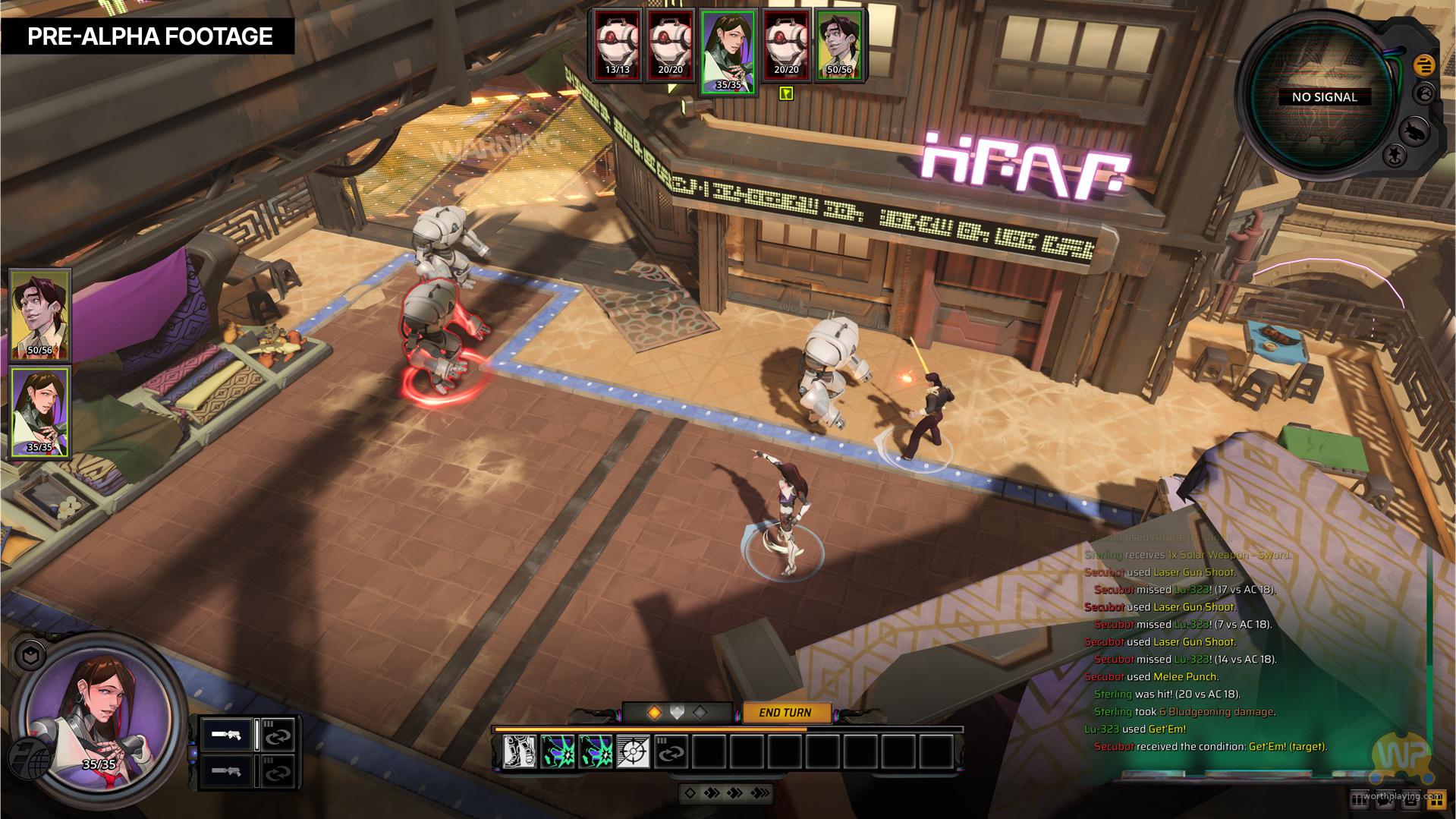This screenshot has height=819, width=1456.
Task: Select the top equipped gun slot
Action: (227, 736)
